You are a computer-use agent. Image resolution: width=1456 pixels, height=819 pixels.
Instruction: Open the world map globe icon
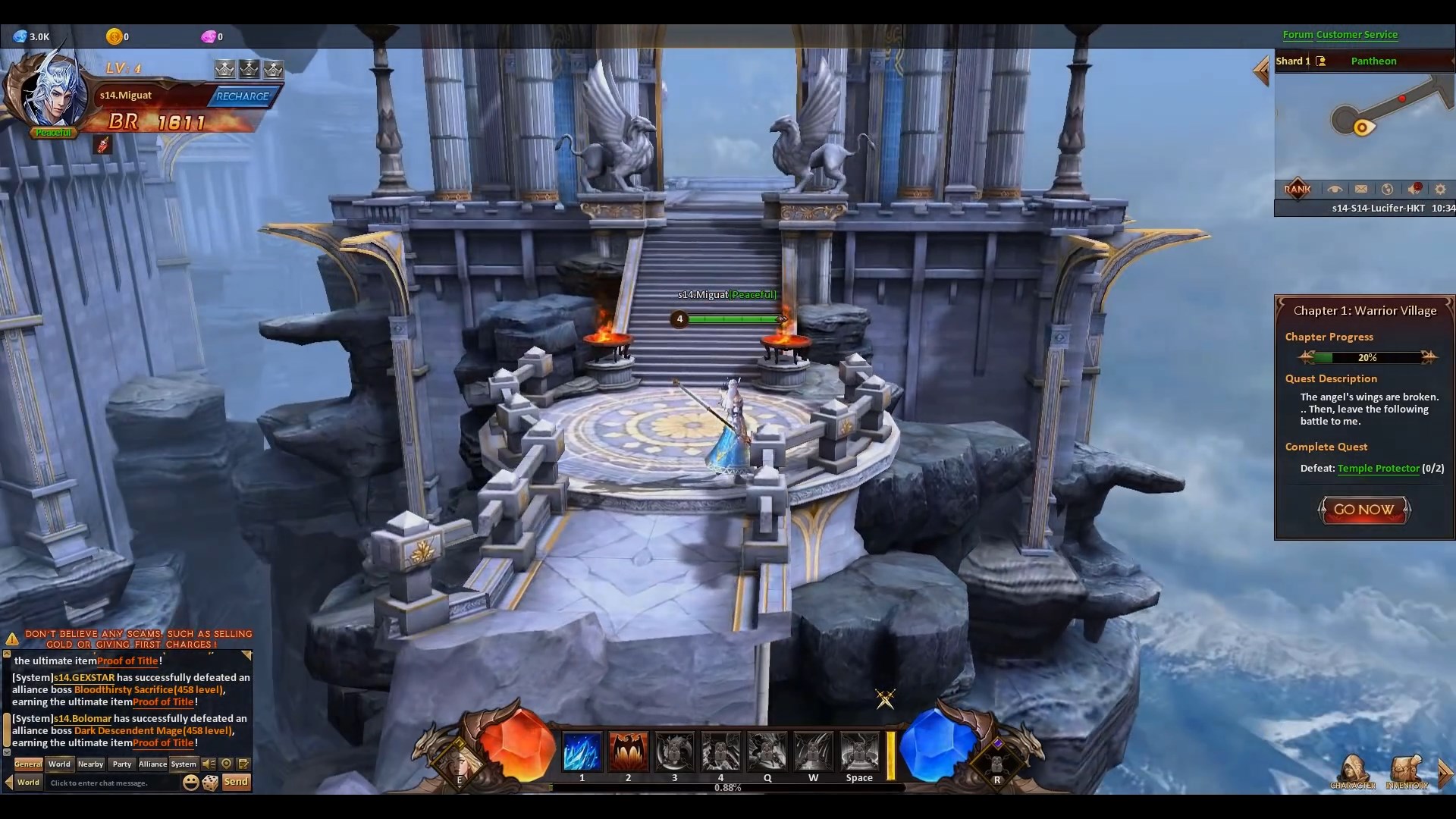pyautogui.click(x=1388, y=189)
